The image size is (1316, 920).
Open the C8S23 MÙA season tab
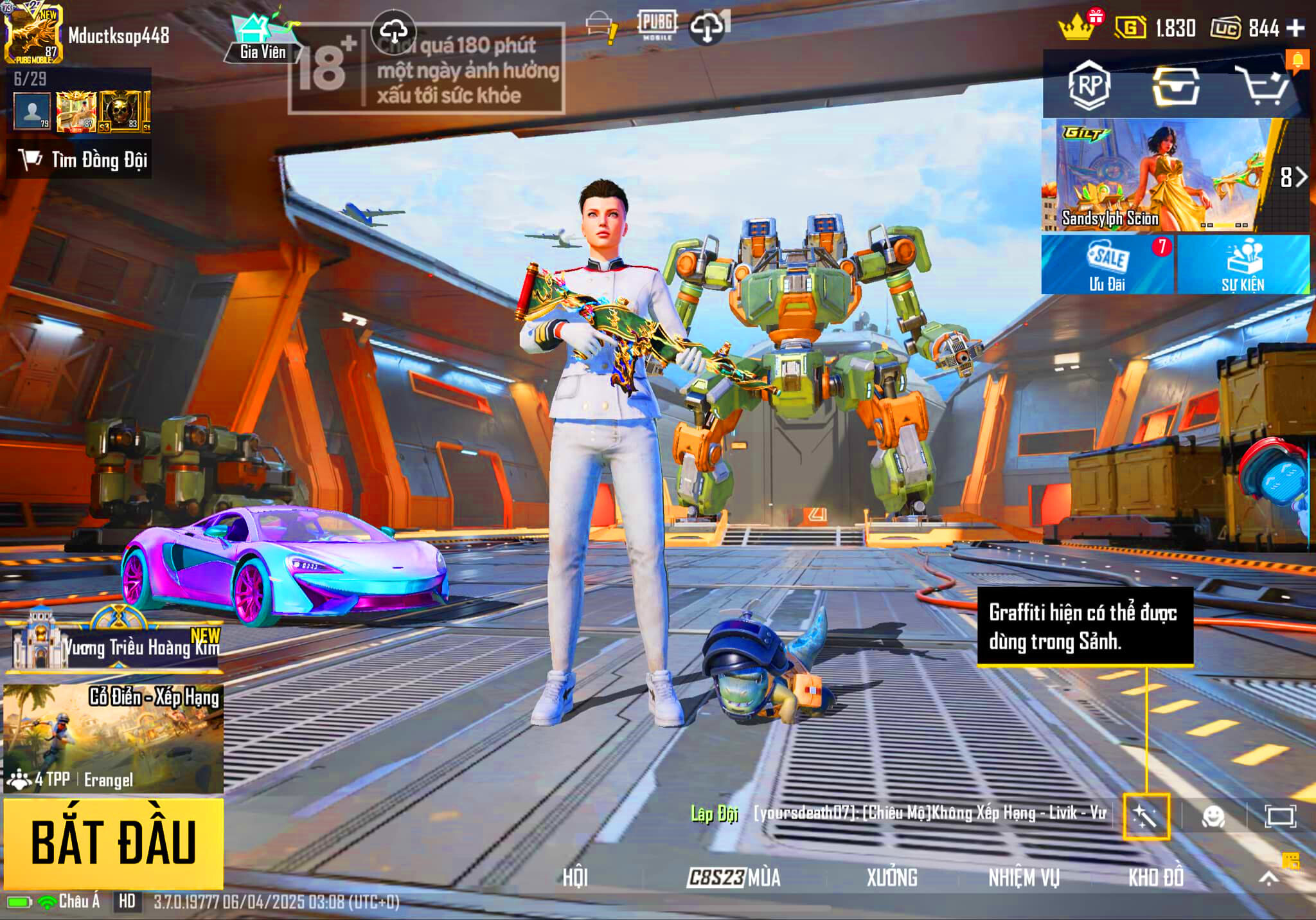click(734, 878)
